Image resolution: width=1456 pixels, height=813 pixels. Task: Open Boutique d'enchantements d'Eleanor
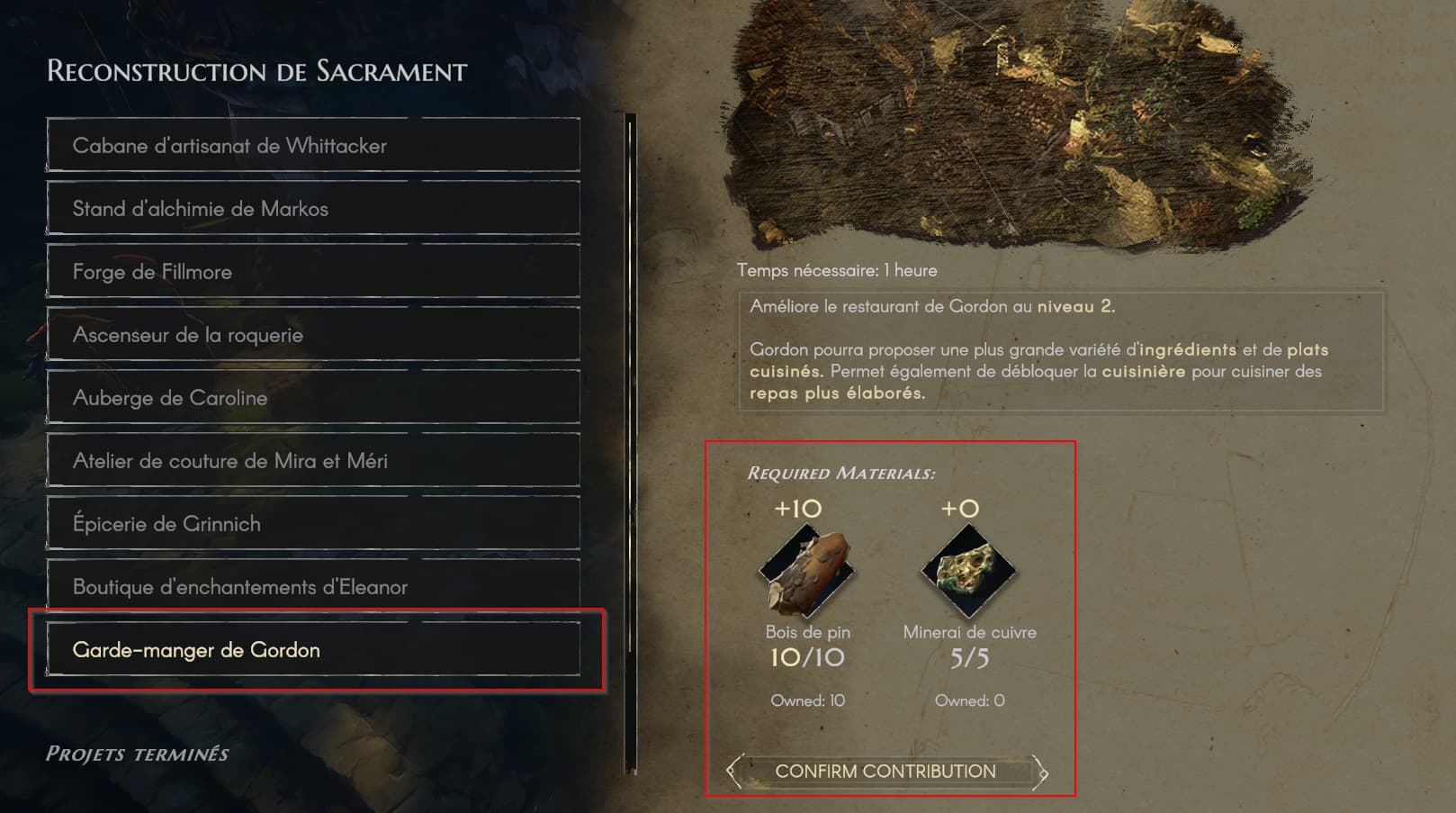(x=313, y=587)
